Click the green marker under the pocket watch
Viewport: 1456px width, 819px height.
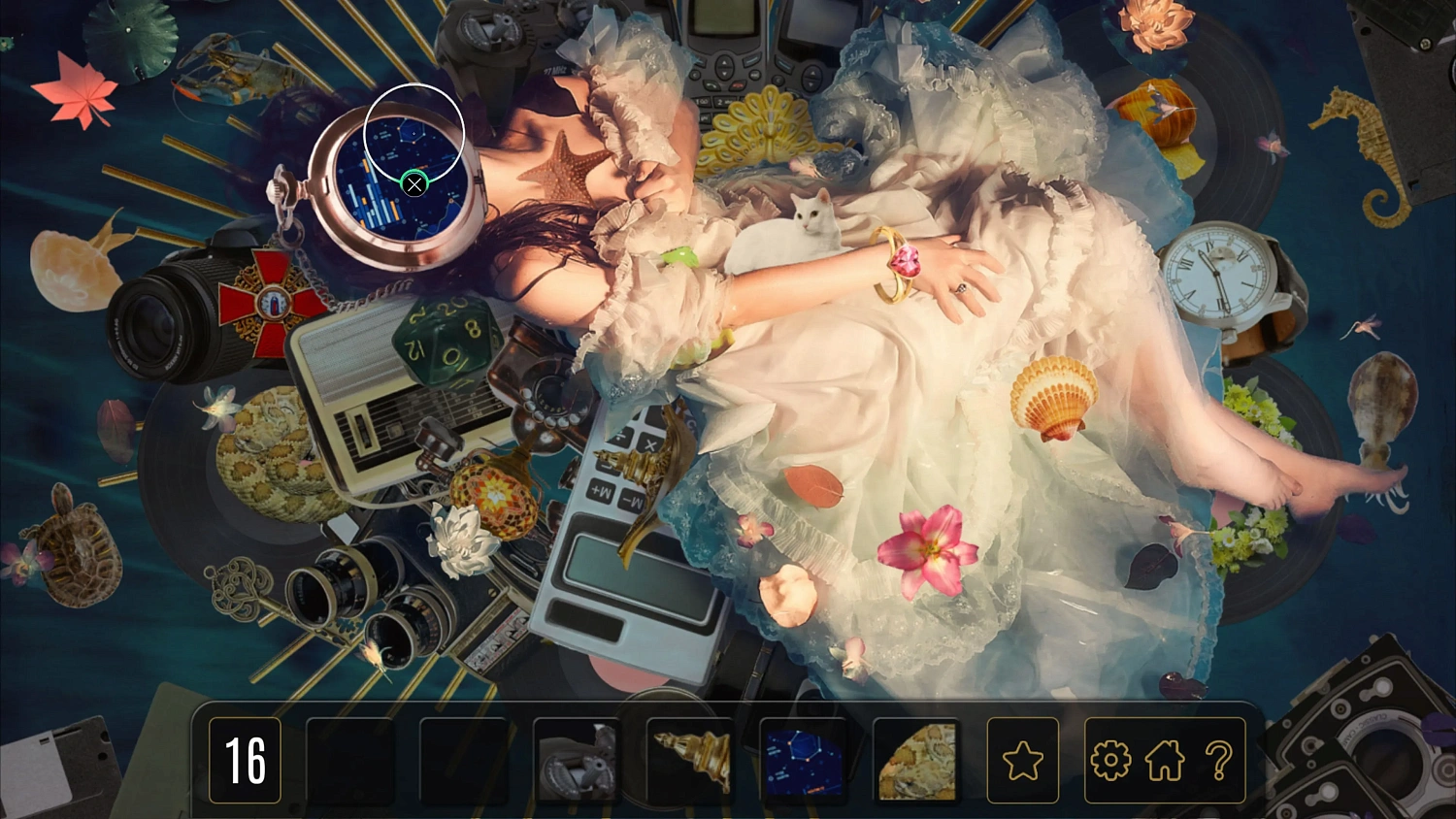(x=414, y=184)
